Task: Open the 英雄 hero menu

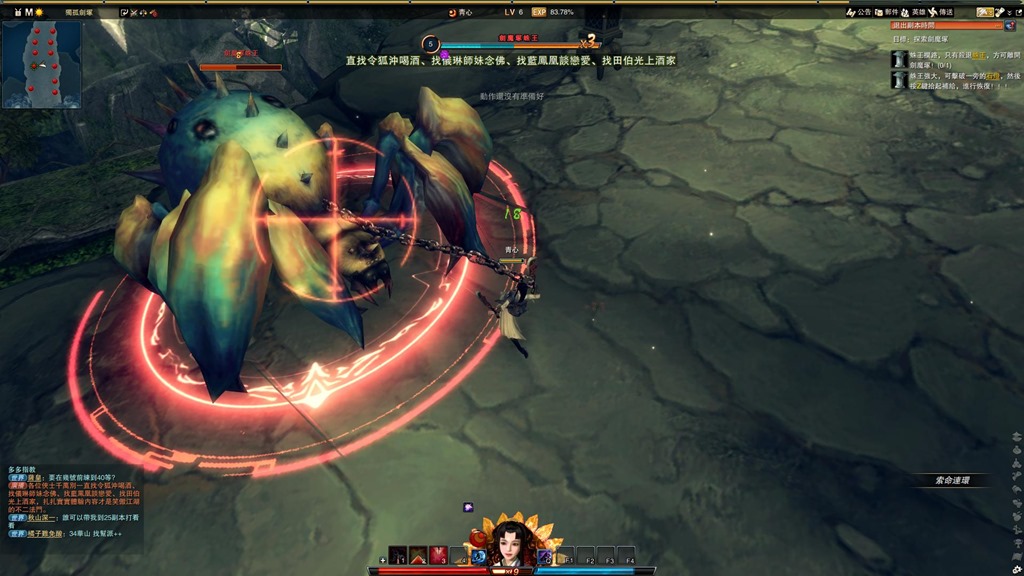Action: pyautogui.click(x=912, y=12)
